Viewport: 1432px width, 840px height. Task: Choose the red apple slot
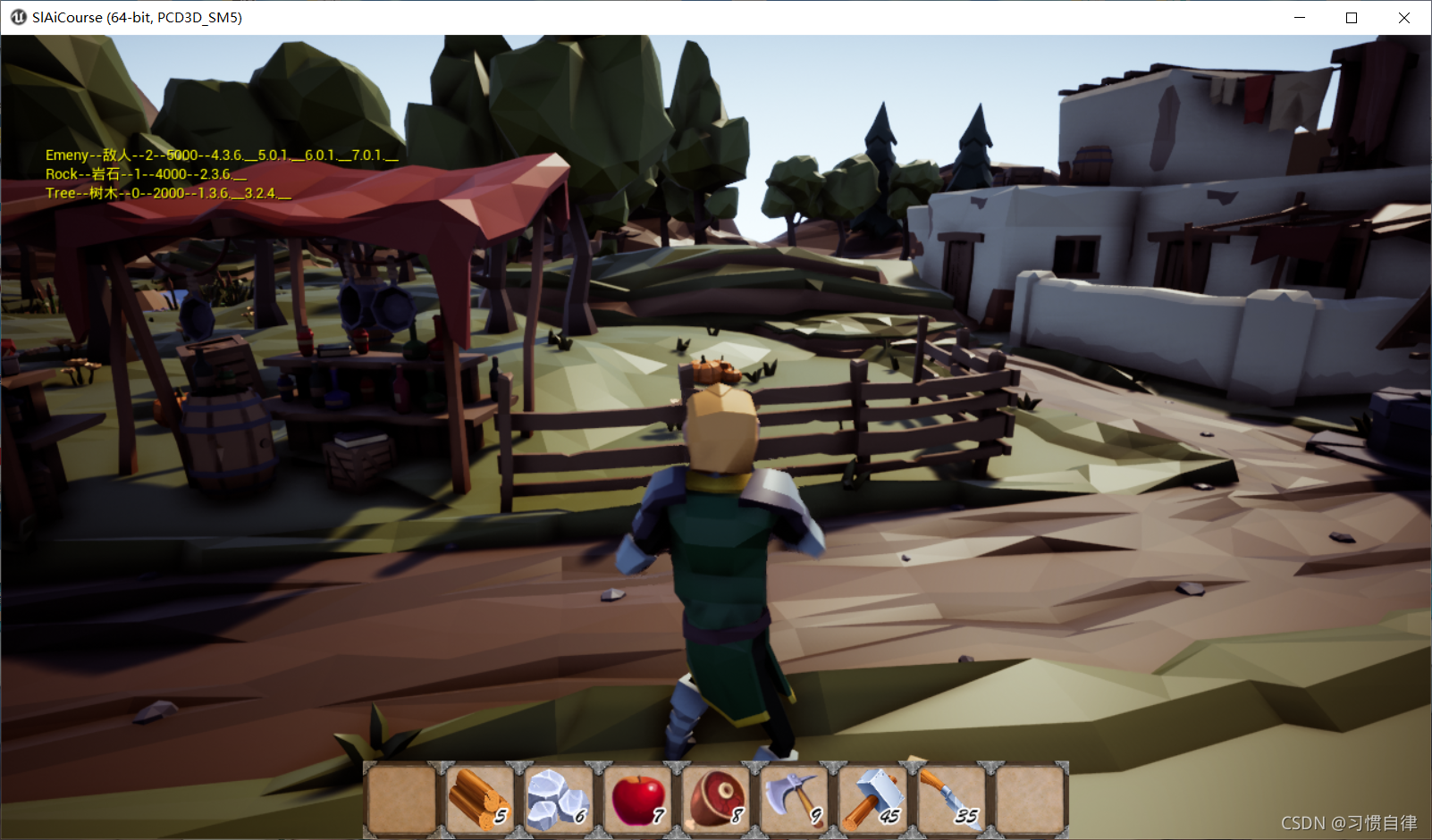pos(637,798)
